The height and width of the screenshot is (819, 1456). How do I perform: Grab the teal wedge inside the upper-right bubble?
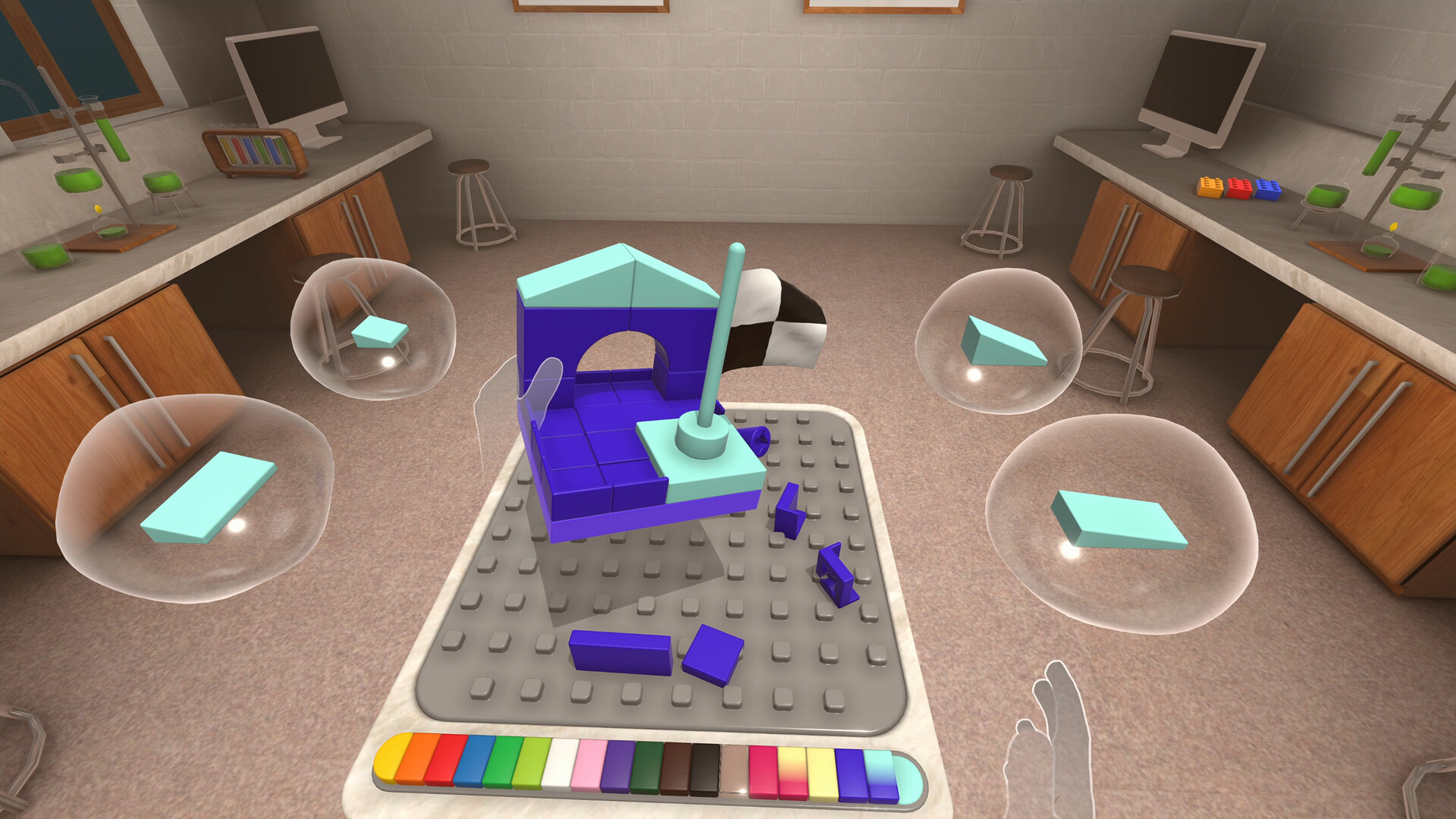tap(999, 339)
